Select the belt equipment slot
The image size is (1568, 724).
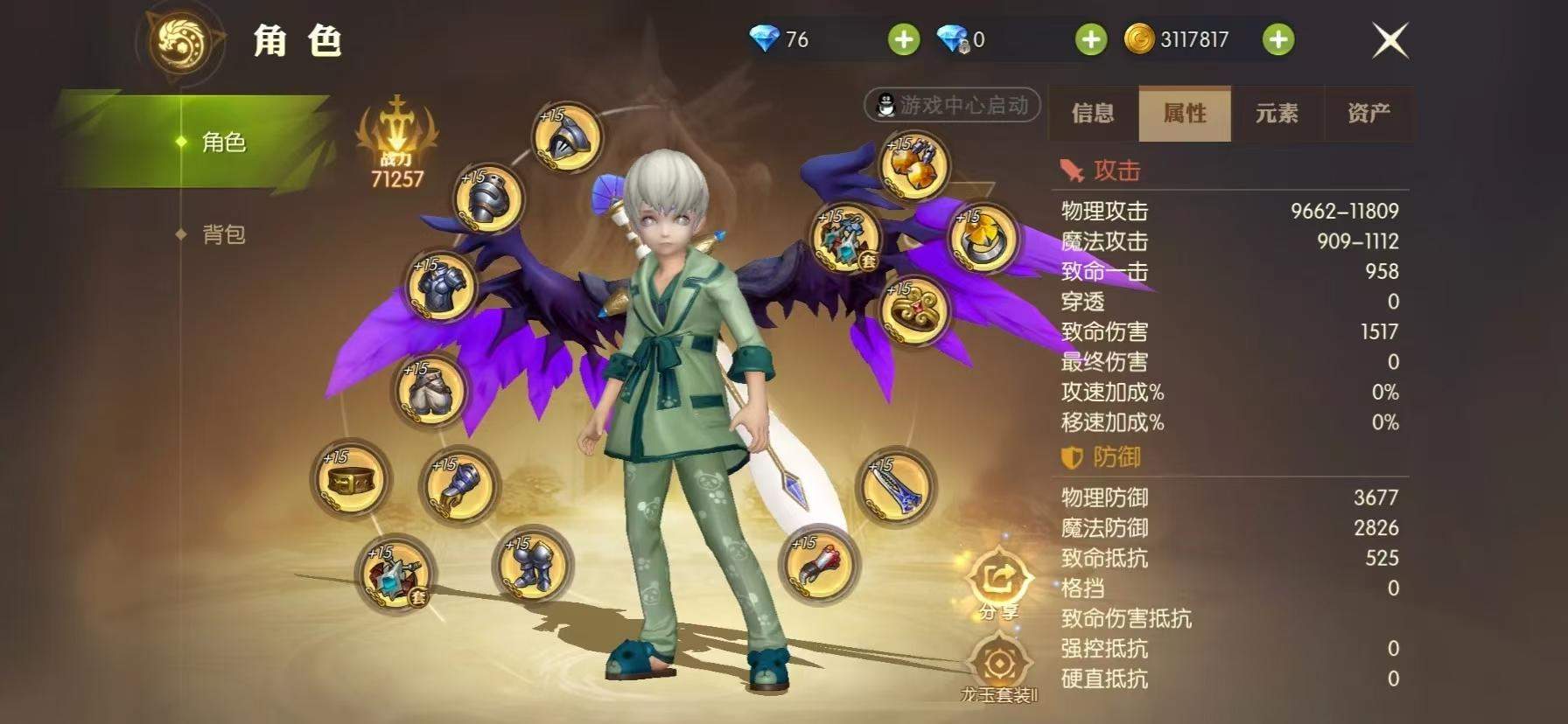(350, 478)
